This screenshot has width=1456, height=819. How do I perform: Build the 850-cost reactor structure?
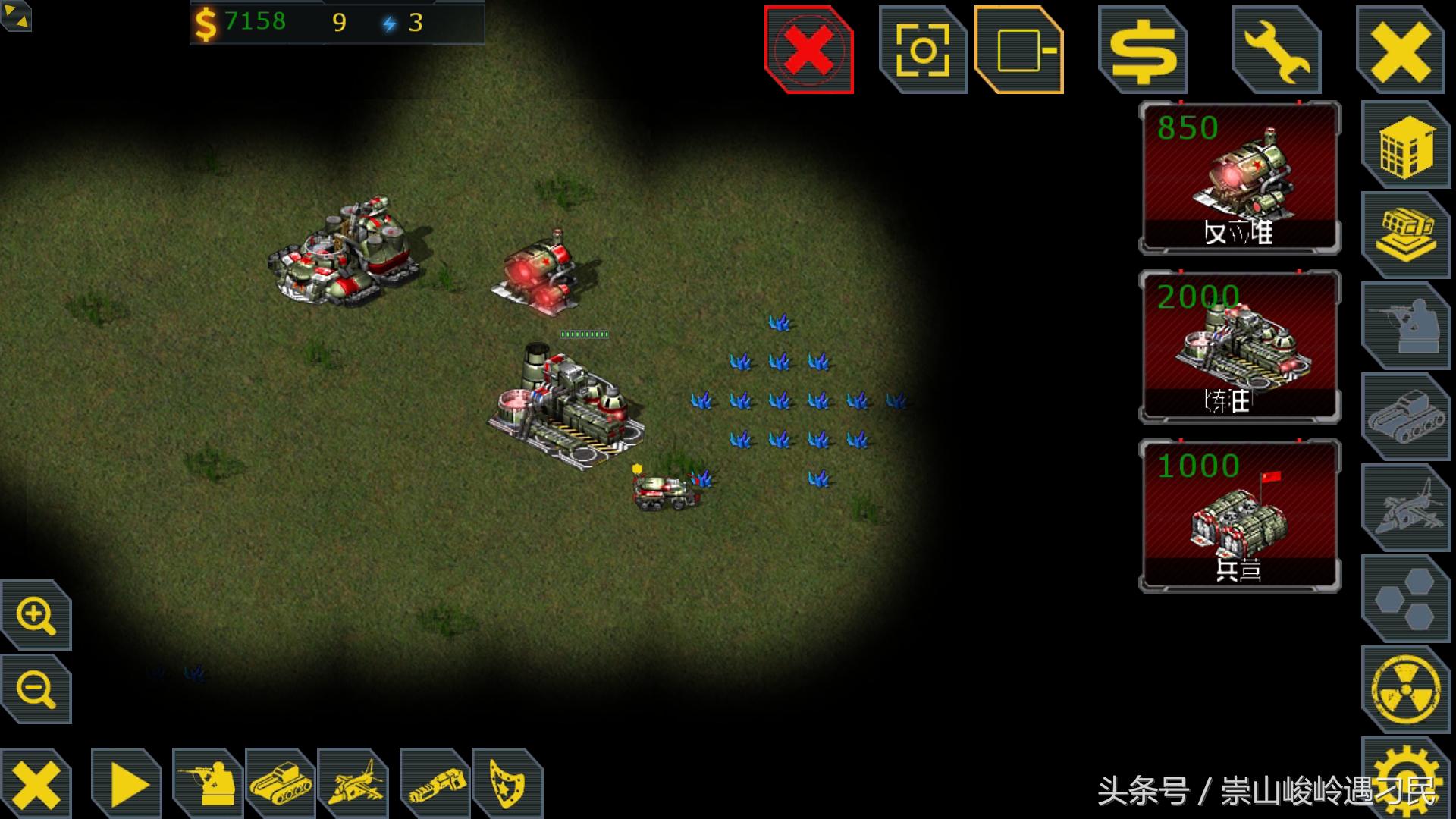click(1240, 178)
